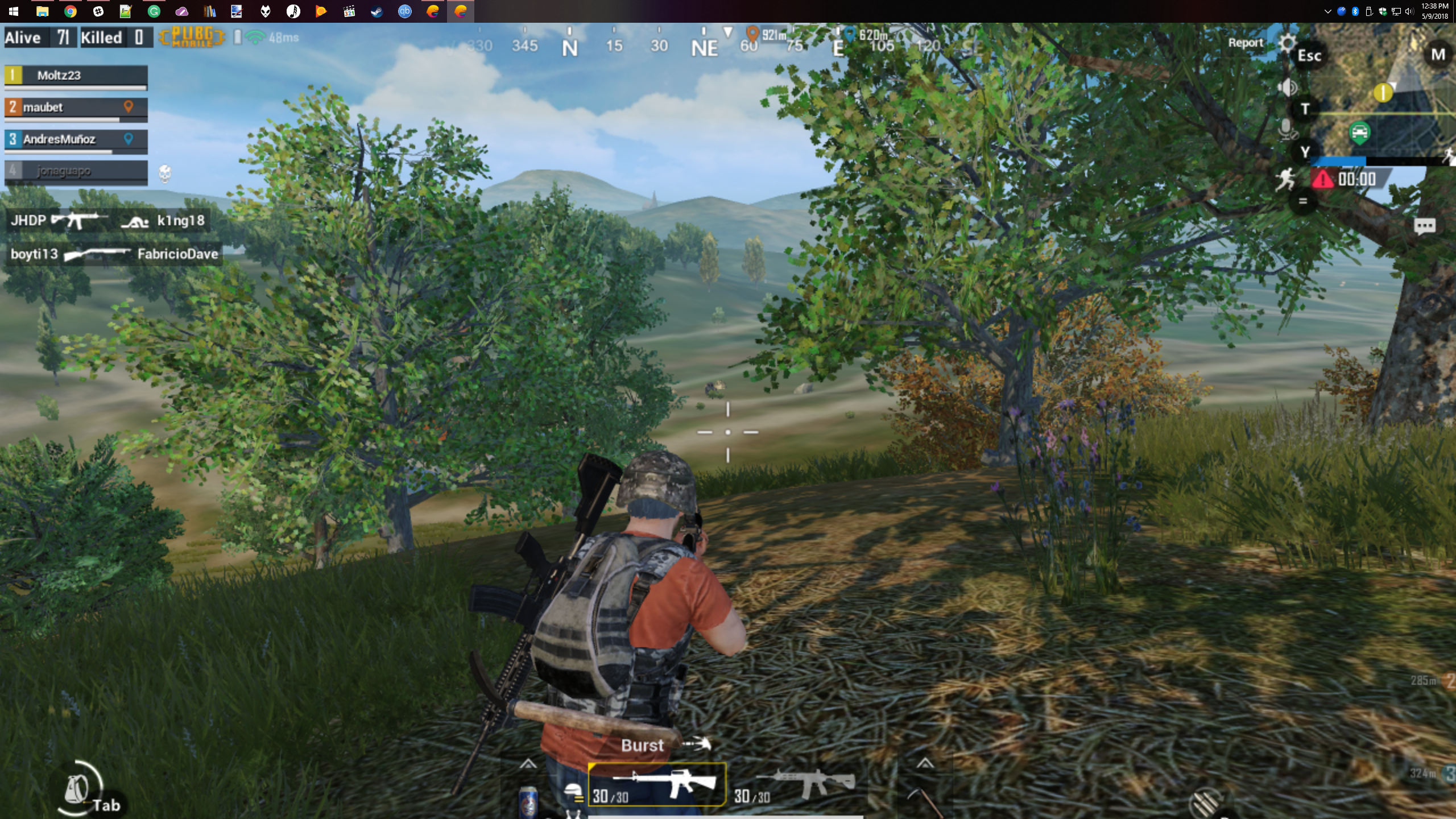
Task: Open the game menu with the Esc button
Action: click(1310, 55)
